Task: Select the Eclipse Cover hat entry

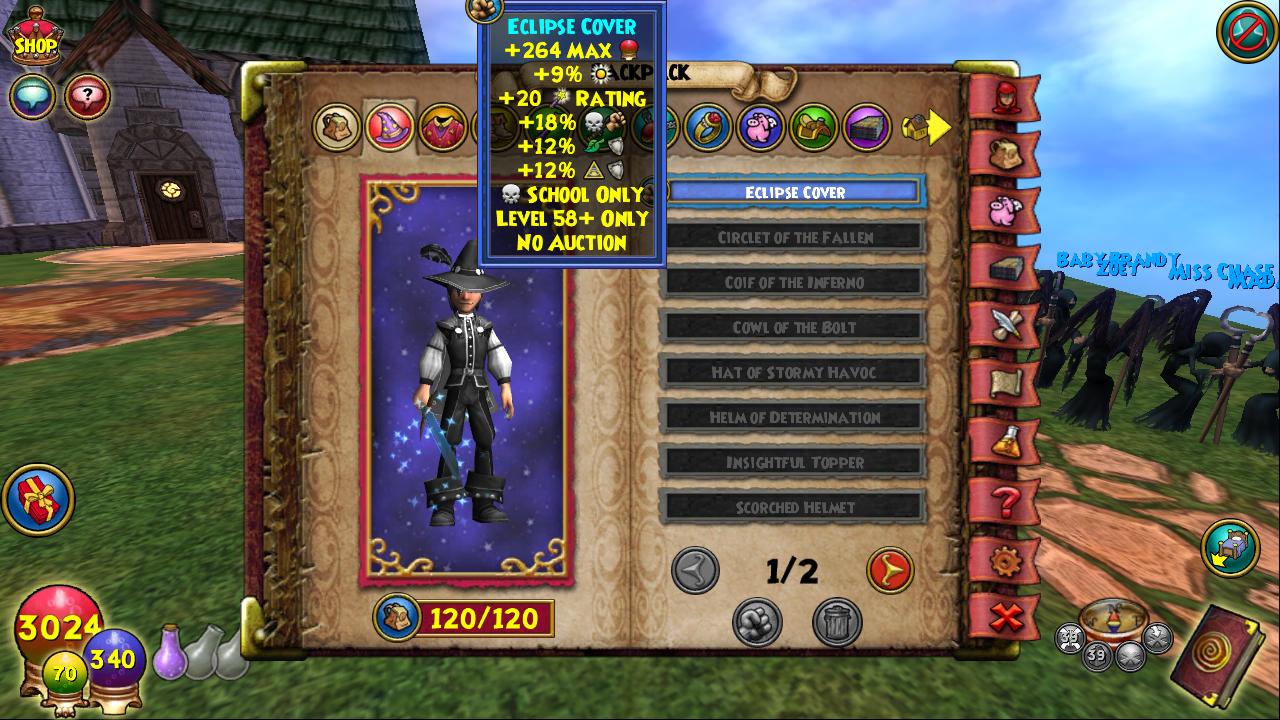Action: pos(795,192)
